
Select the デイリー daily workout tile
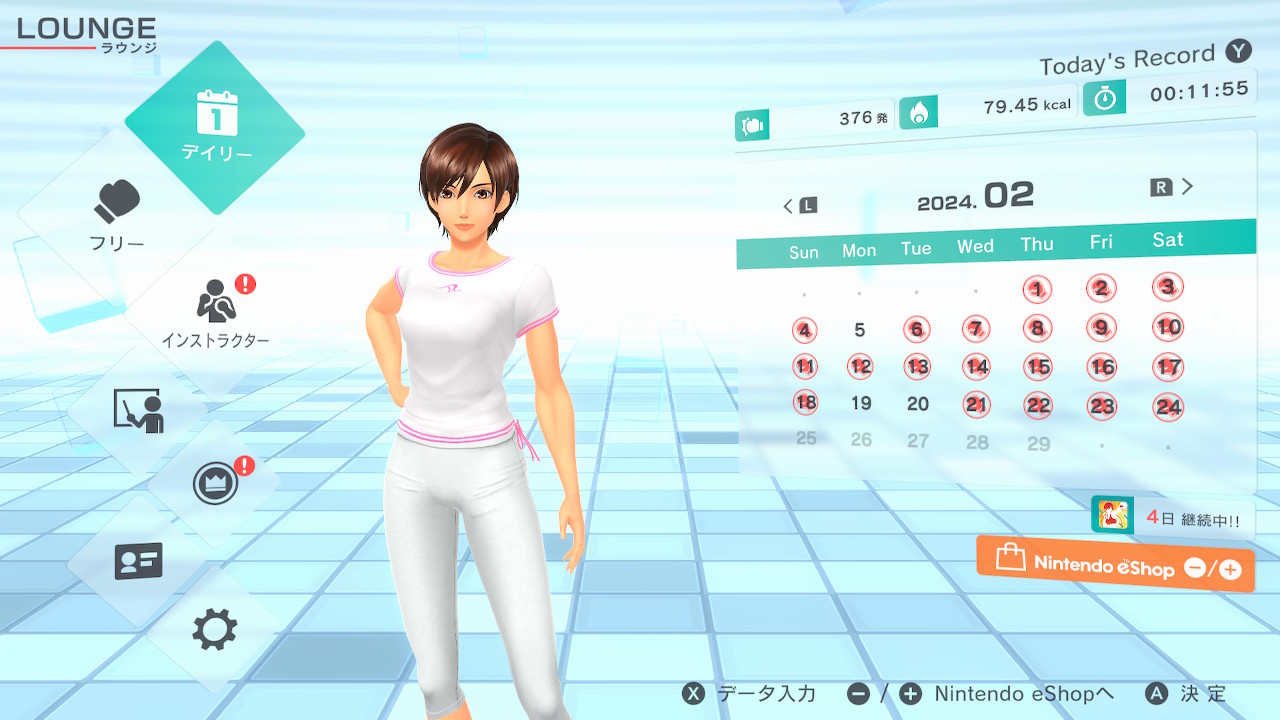215,127
